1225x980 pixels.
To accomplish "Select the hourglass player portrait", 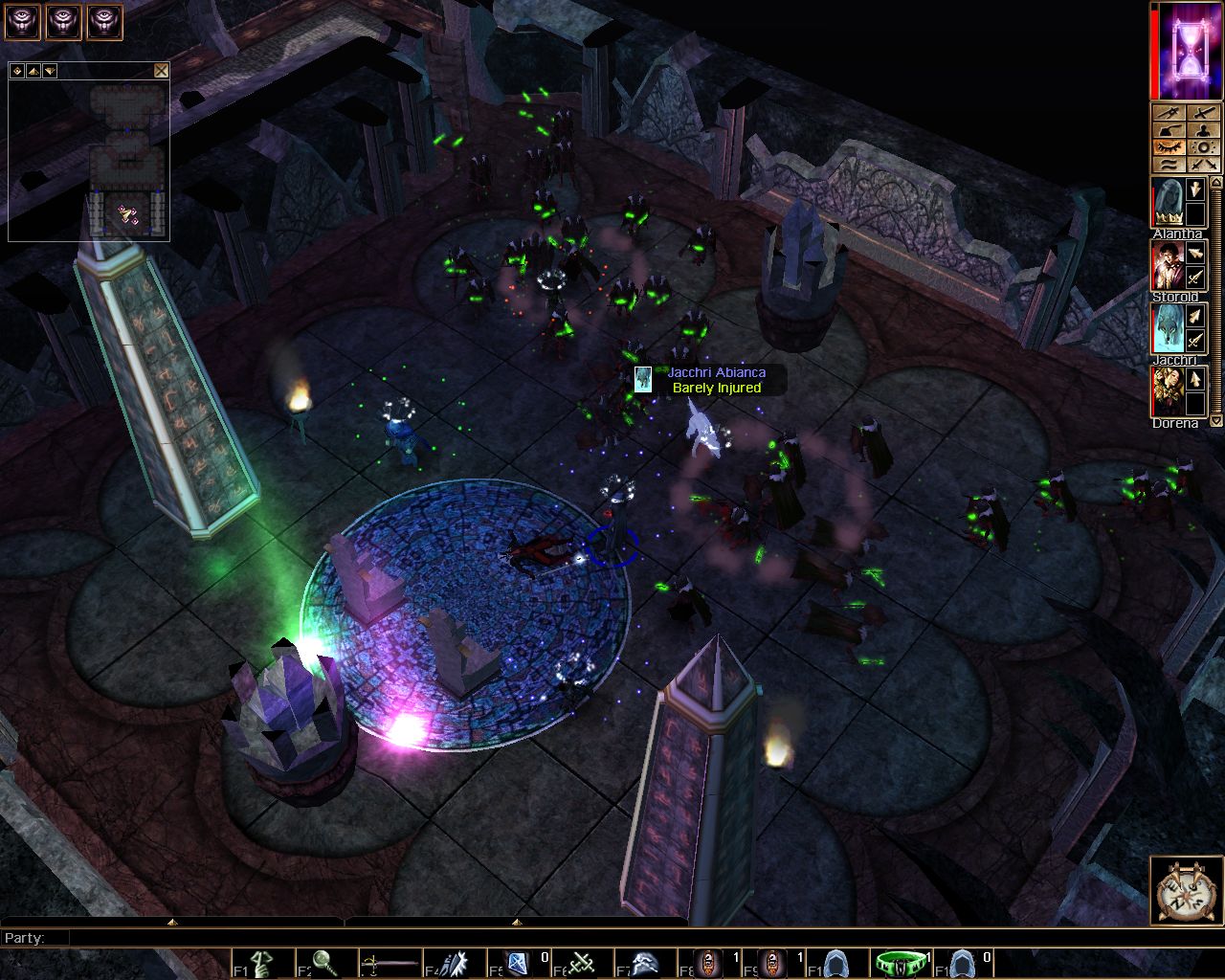I will pos(1189,50).
